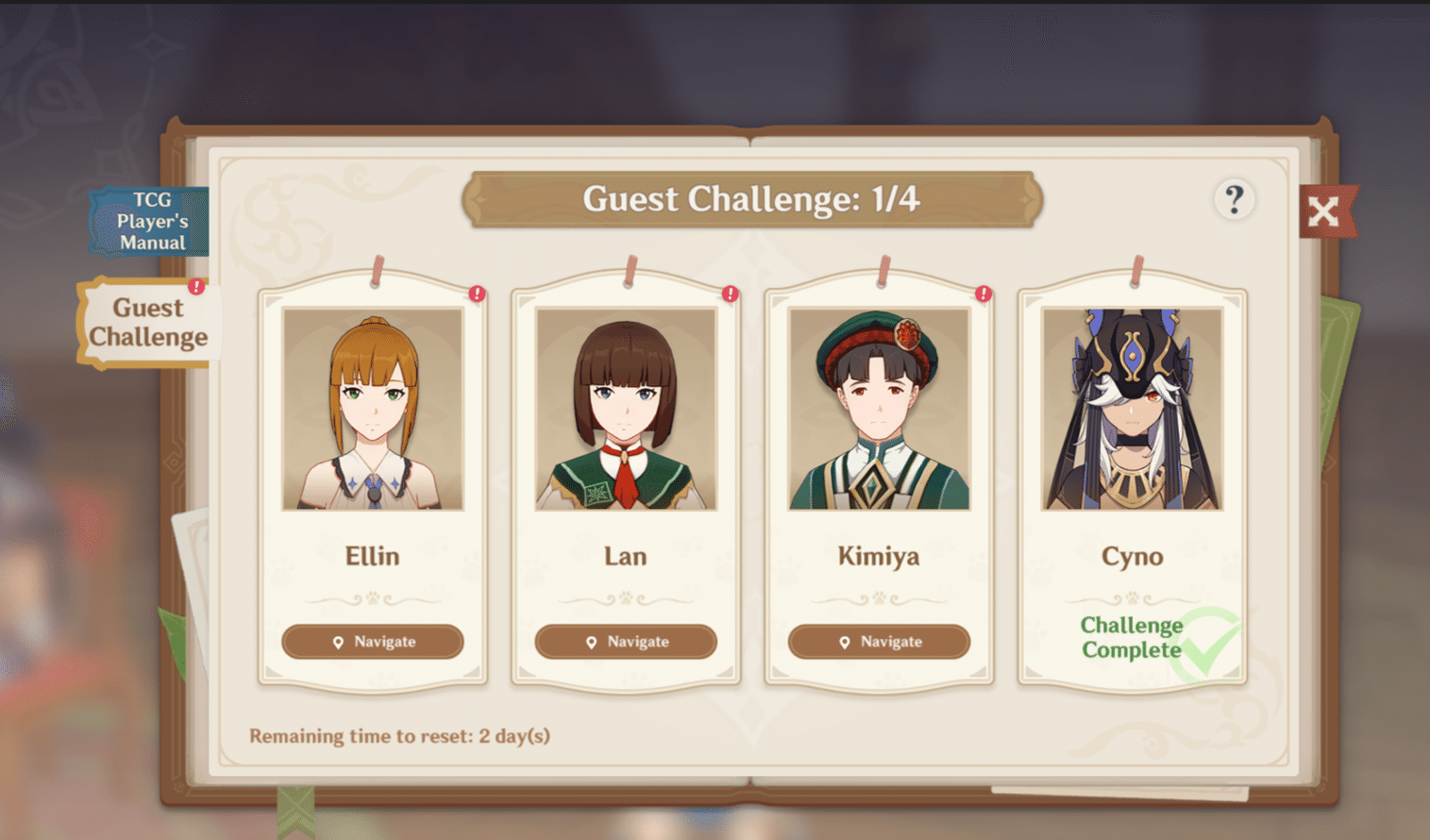The image size is (1430, 840).
Task: Click the remaining reset time text
Action: click(399, 736)
